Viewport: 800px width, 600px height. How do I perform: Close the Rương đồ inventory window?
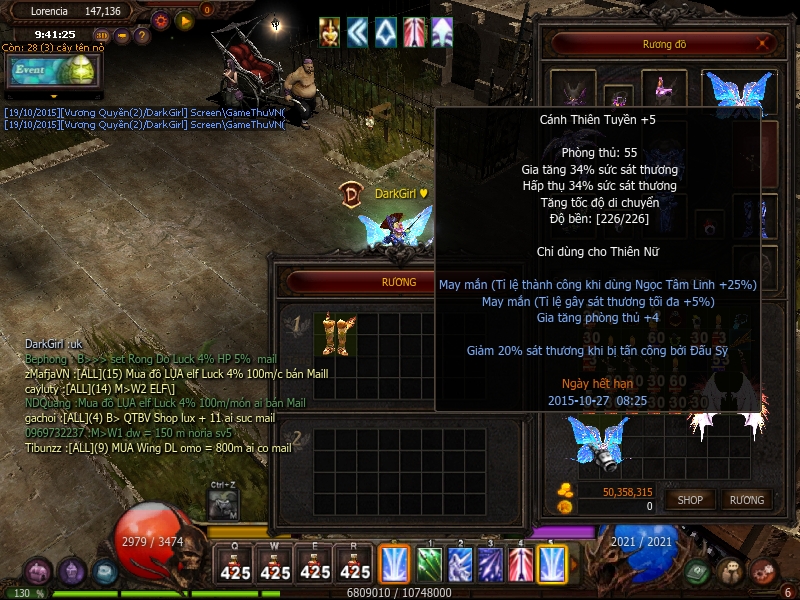click(765, 45)
